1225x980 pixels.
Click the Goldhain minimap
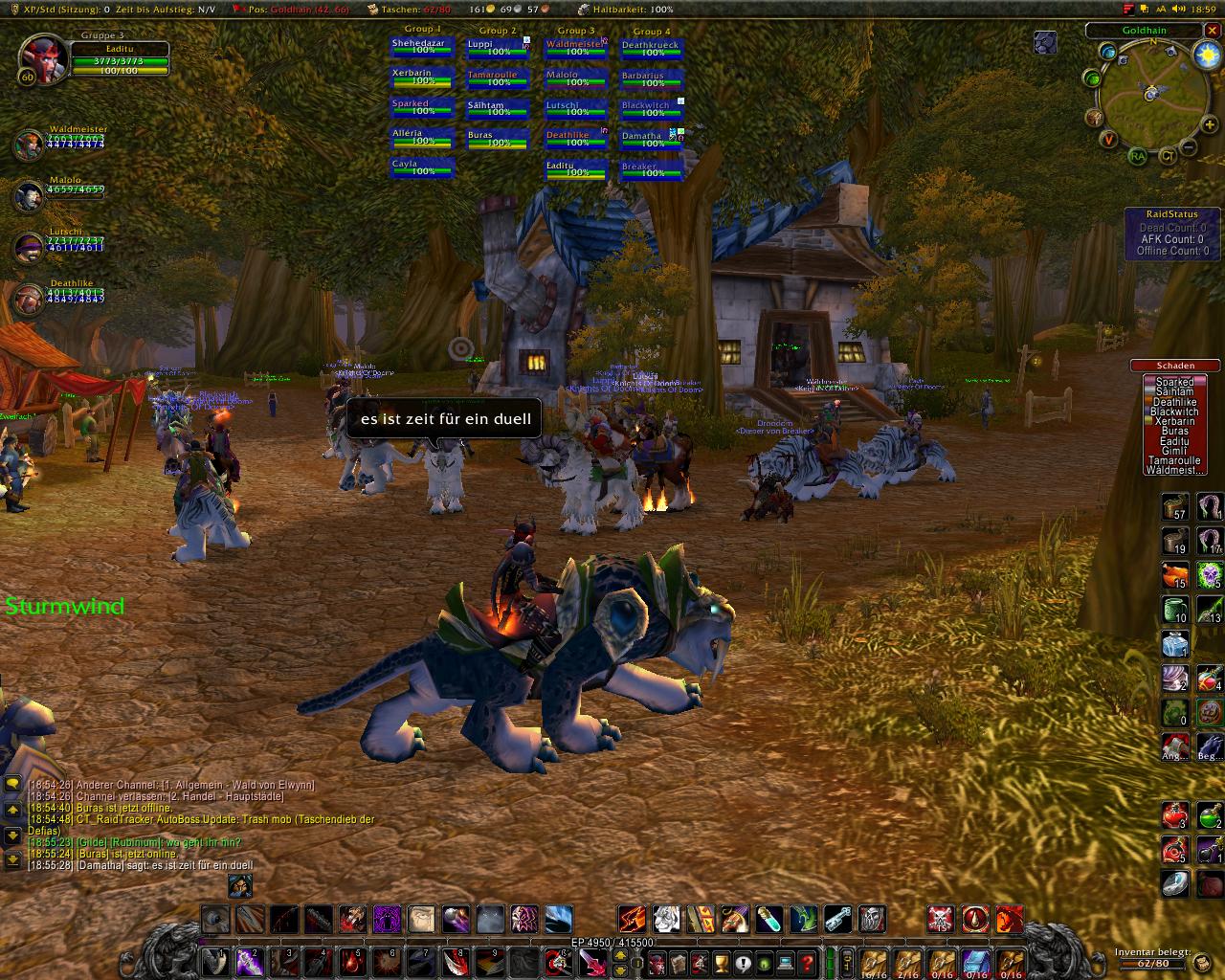tap(1149, 94)
